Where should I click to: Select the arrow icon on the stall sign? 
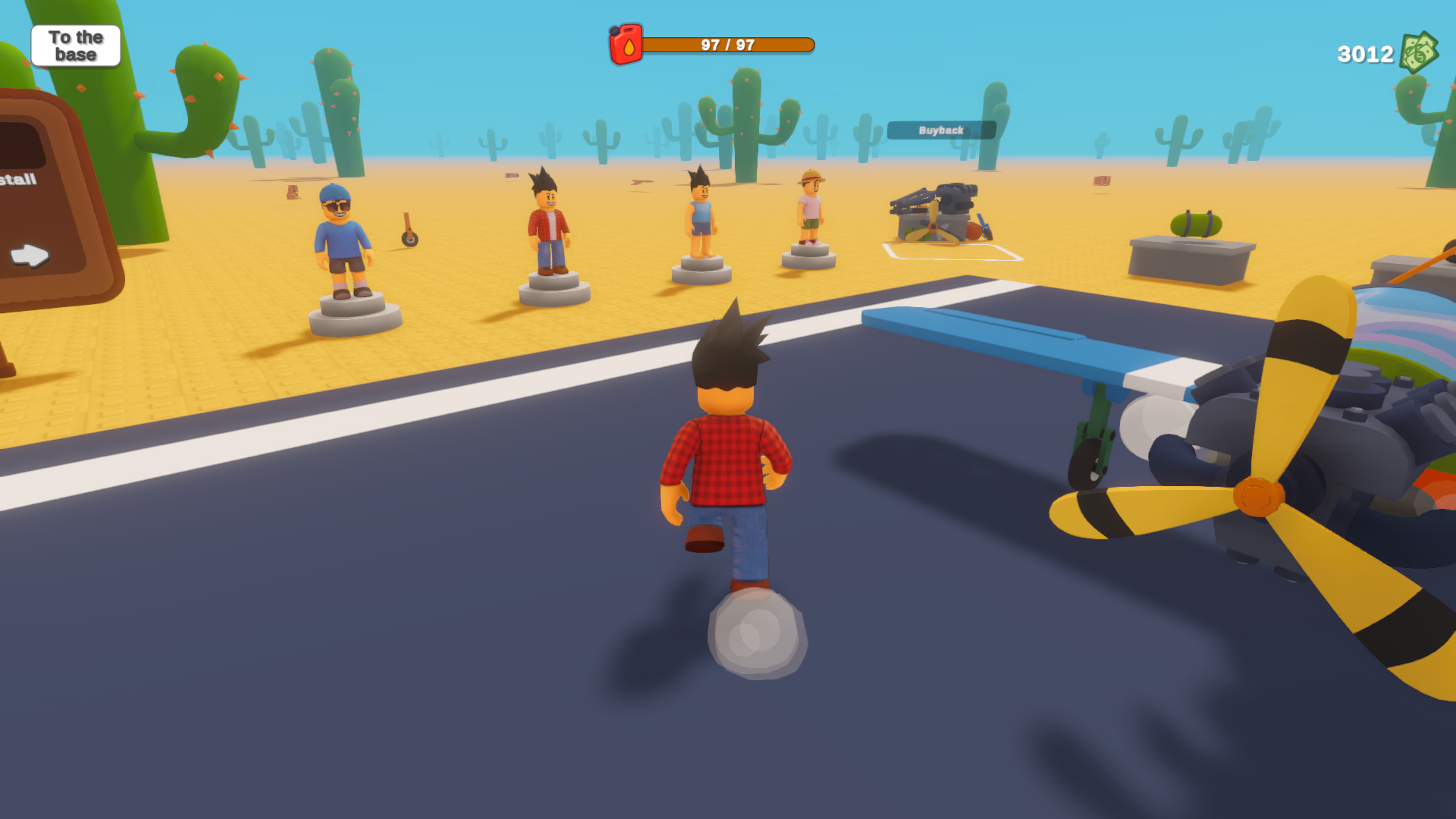29,256
